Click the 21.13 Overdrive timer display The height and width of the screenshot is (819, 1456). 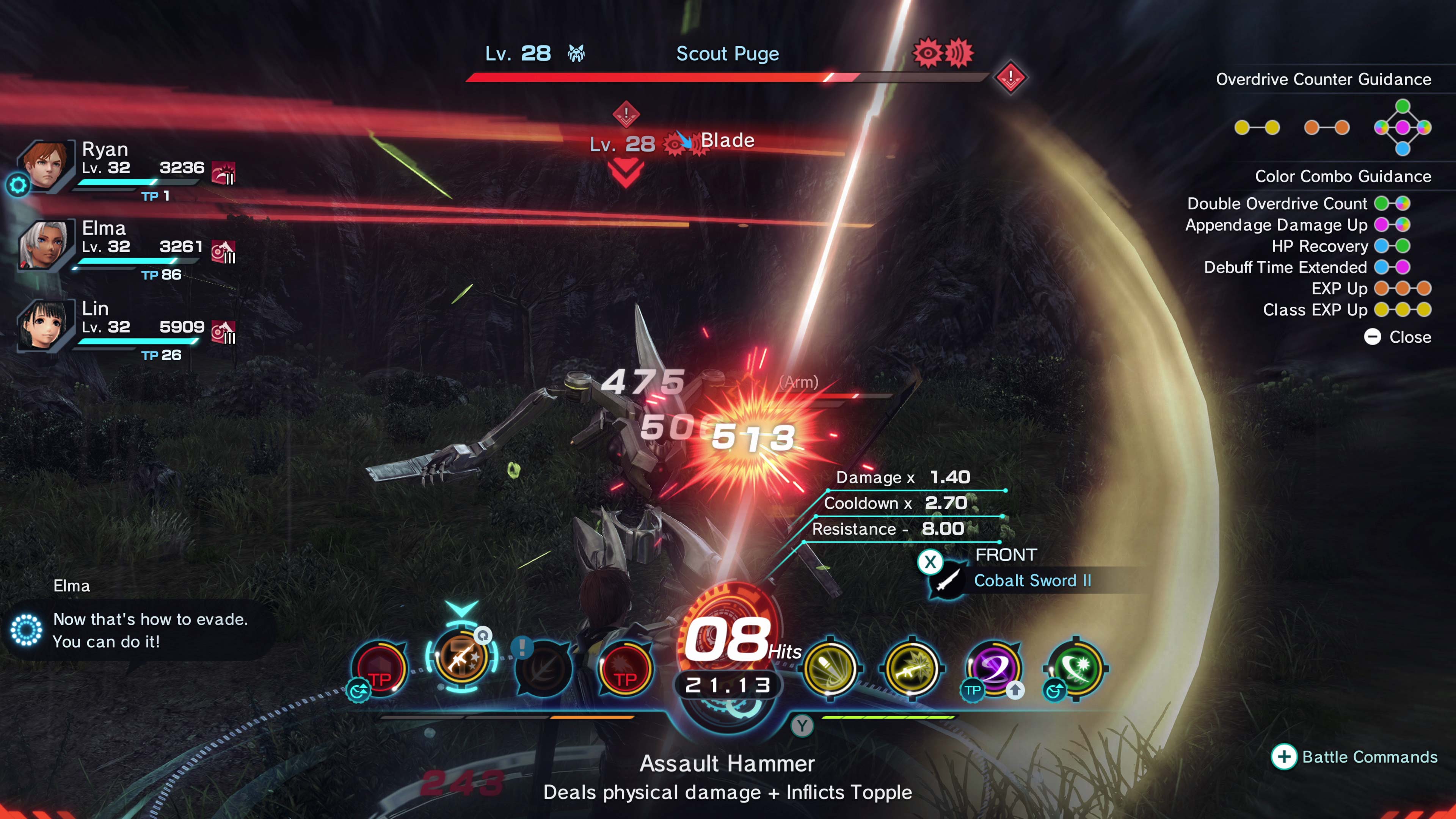click(x=728, y=684)
